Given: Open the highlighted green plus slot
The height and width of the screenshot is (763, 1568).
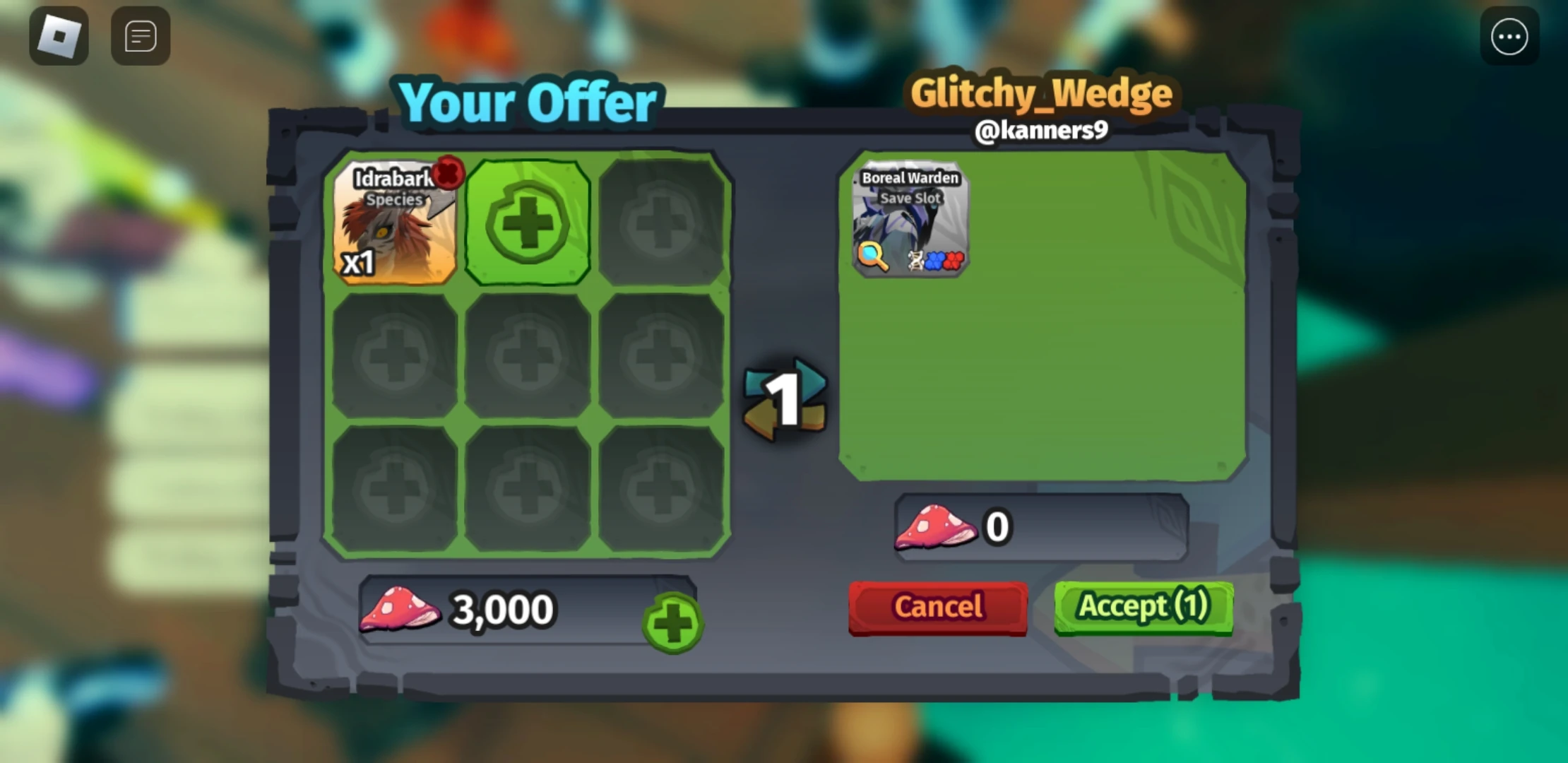Looking at the screenshot, I should point(527,223).
